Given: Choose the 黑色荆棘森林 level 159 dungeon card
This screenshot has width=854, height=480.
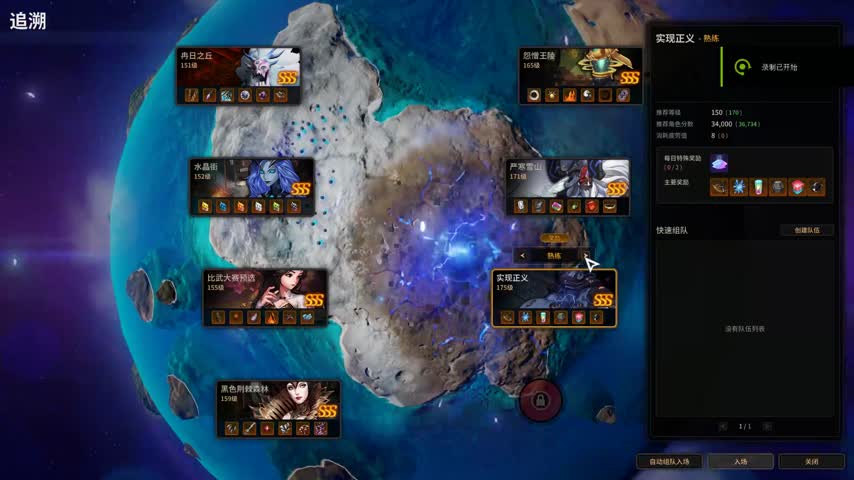Looking at the screenshot, I should point(279,408).
